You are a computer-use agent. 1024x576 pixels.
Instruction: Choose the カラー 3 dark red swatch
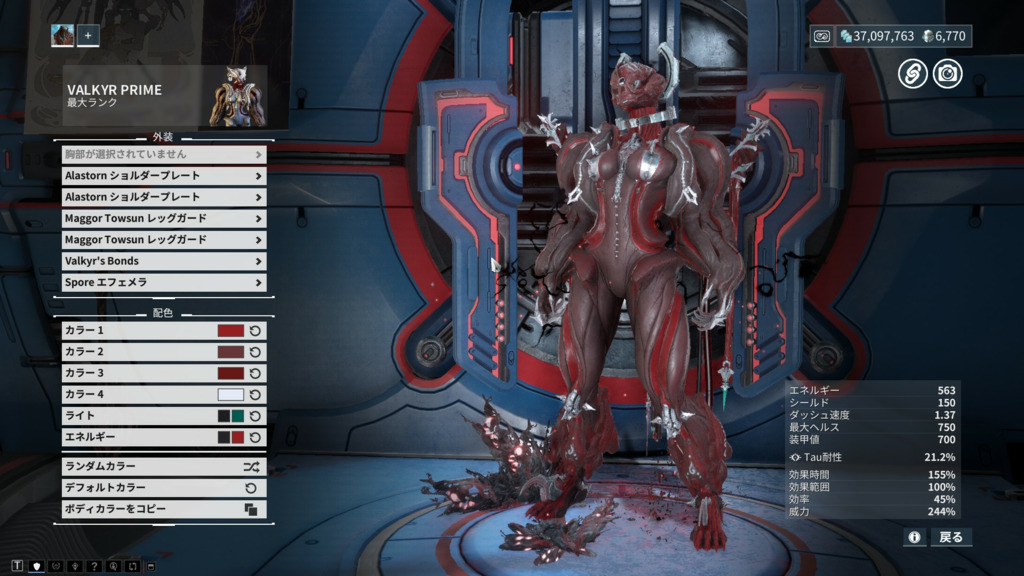[231, 373]
